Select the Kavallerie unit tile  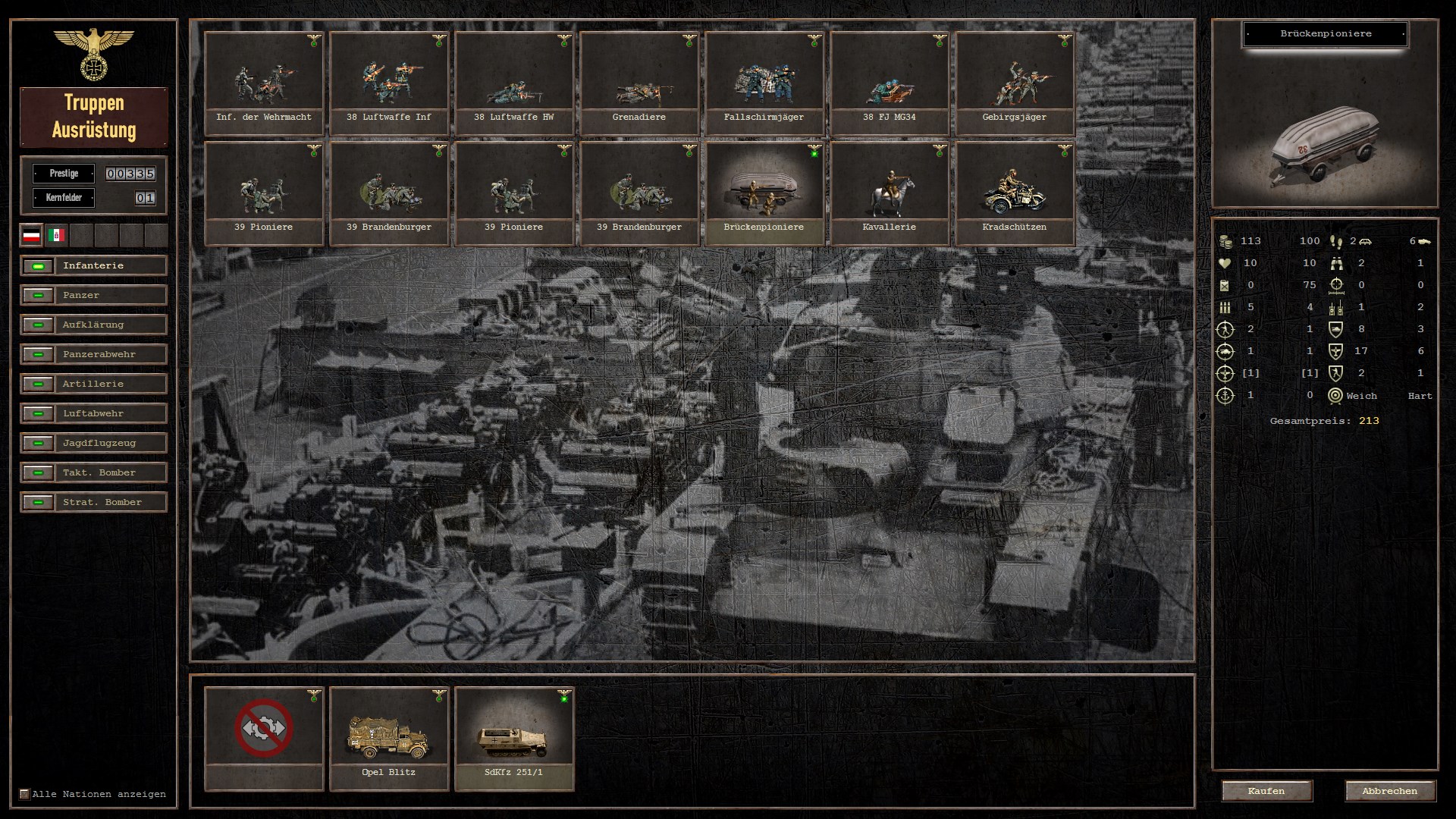click(890, 193)
